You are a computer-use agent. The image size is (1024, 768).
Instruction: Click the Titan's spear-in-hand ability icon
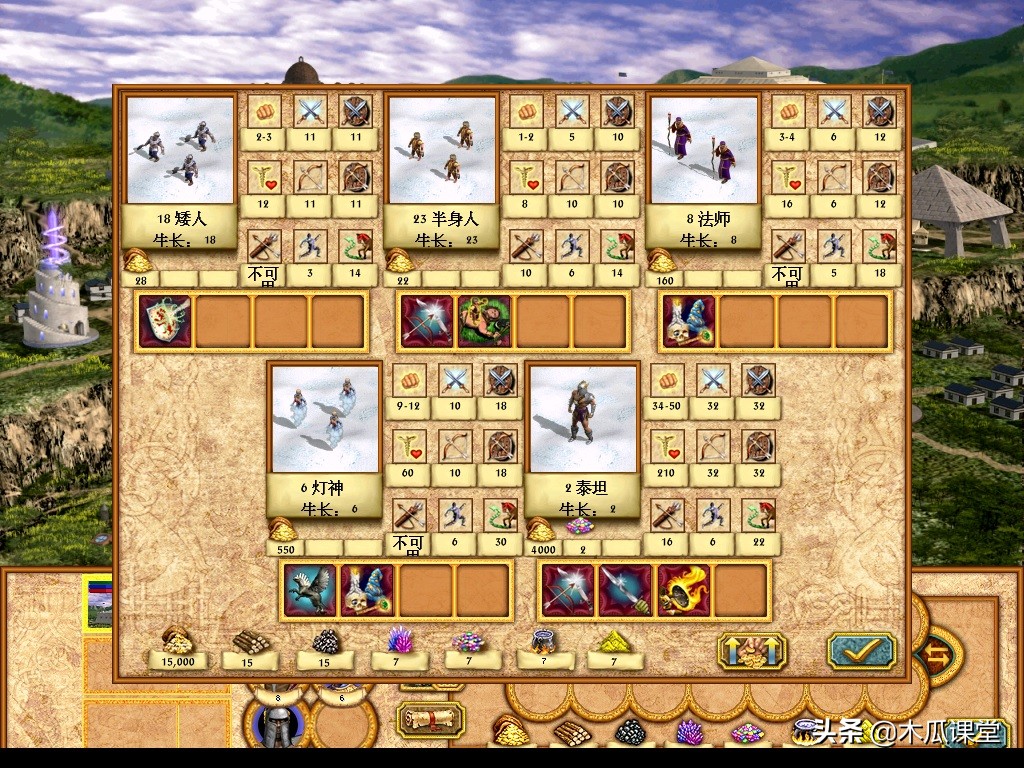626,590
